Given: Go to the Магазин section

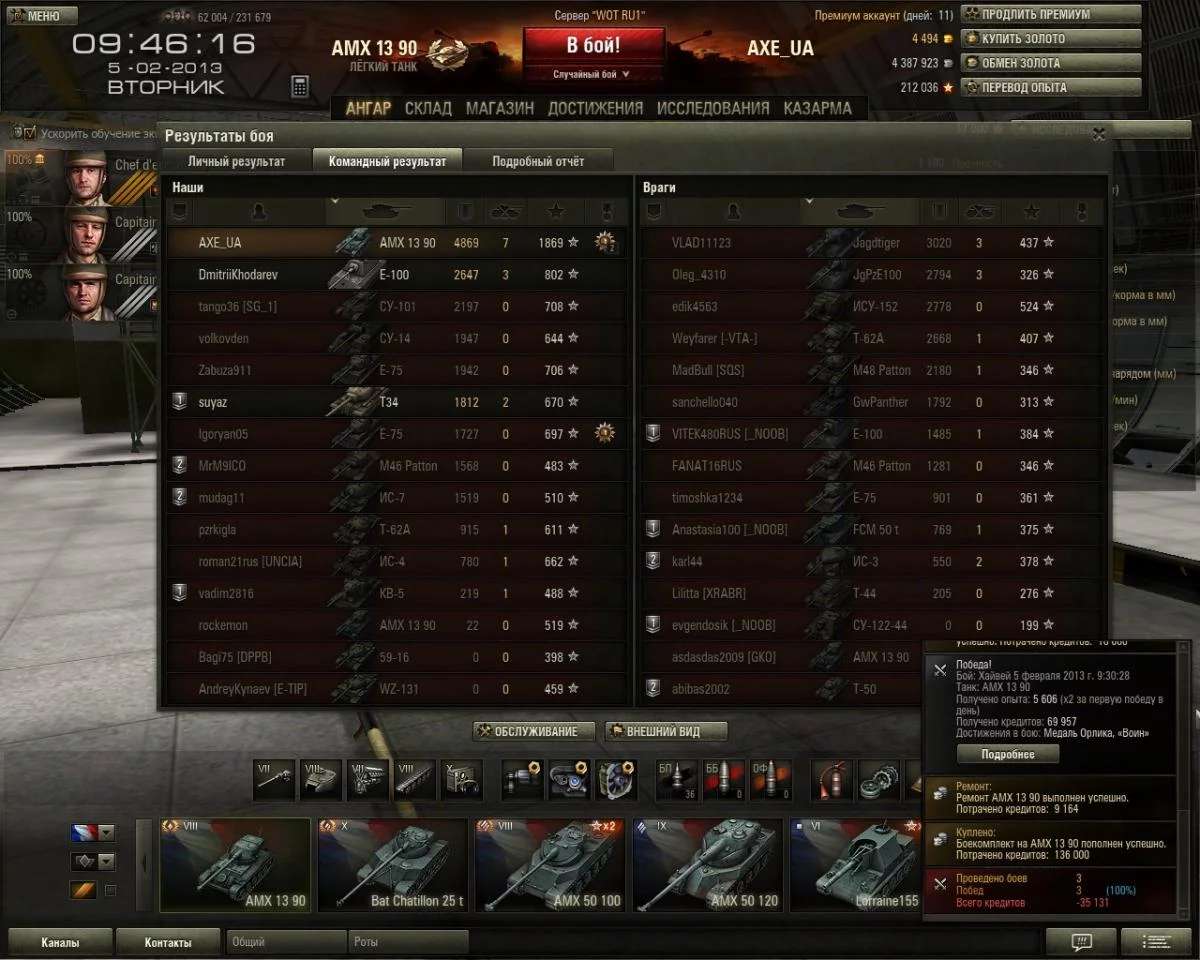Looking at the screenshot, I should click(x=499, y=108).
